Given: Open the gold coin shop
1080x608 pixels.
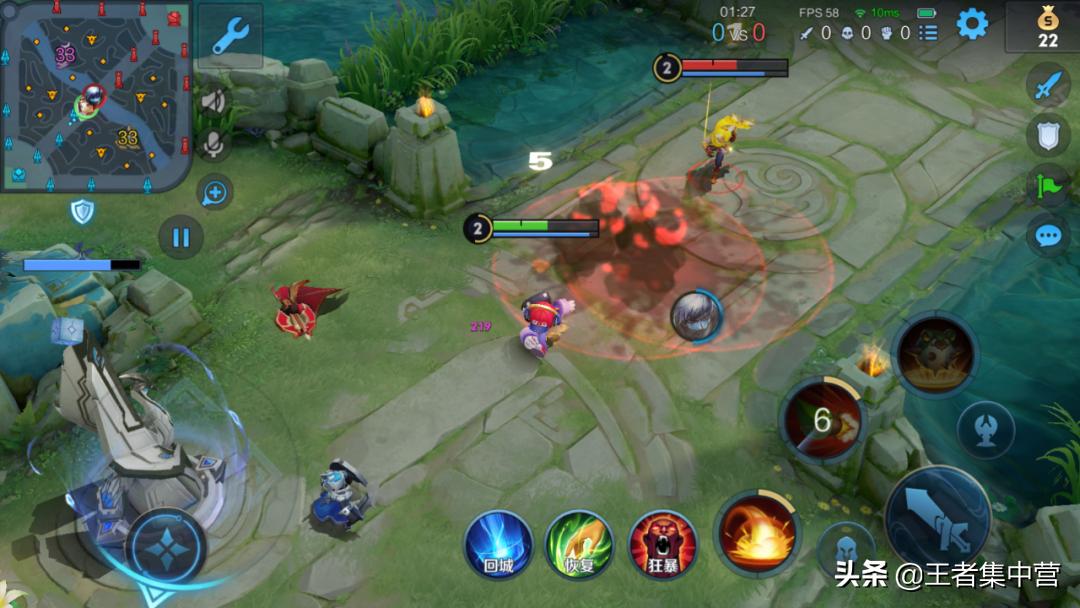Looking at the screenshot, I should coord(1046,26).
